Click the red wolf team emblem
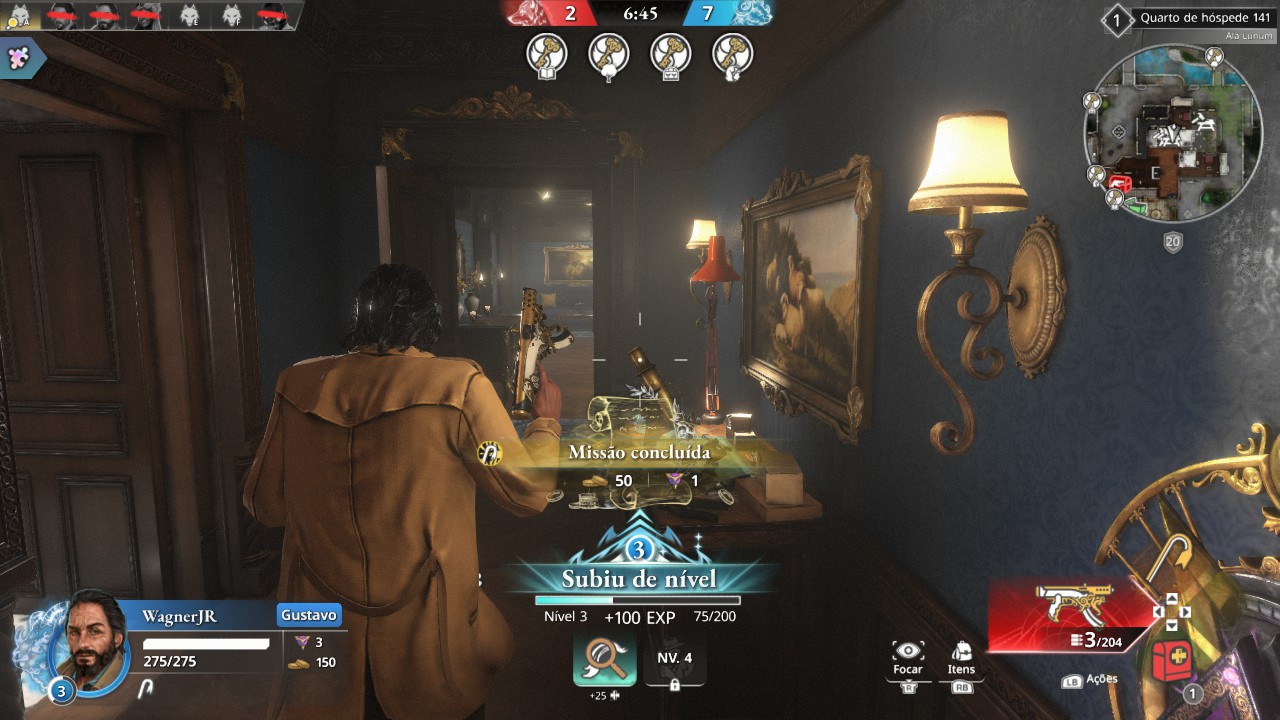The image size is (1280, 720). (528, 13)
